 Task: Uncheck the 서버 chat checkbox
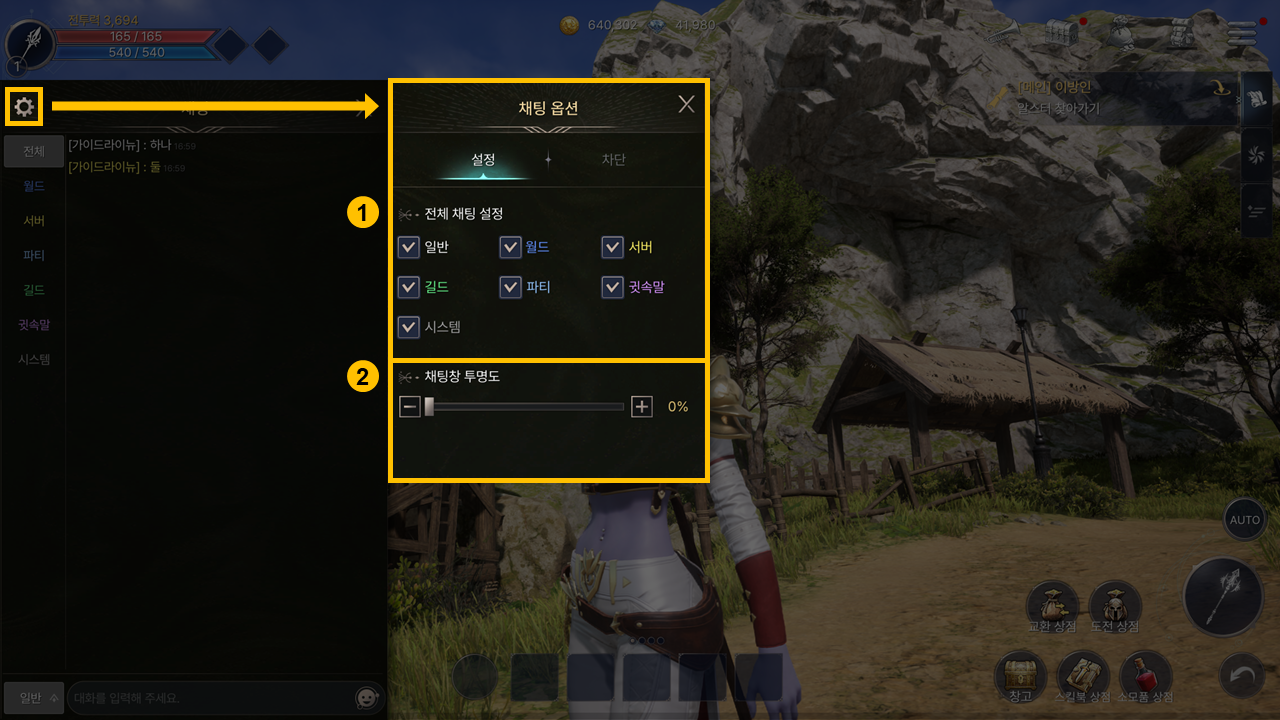pos(613,247)
